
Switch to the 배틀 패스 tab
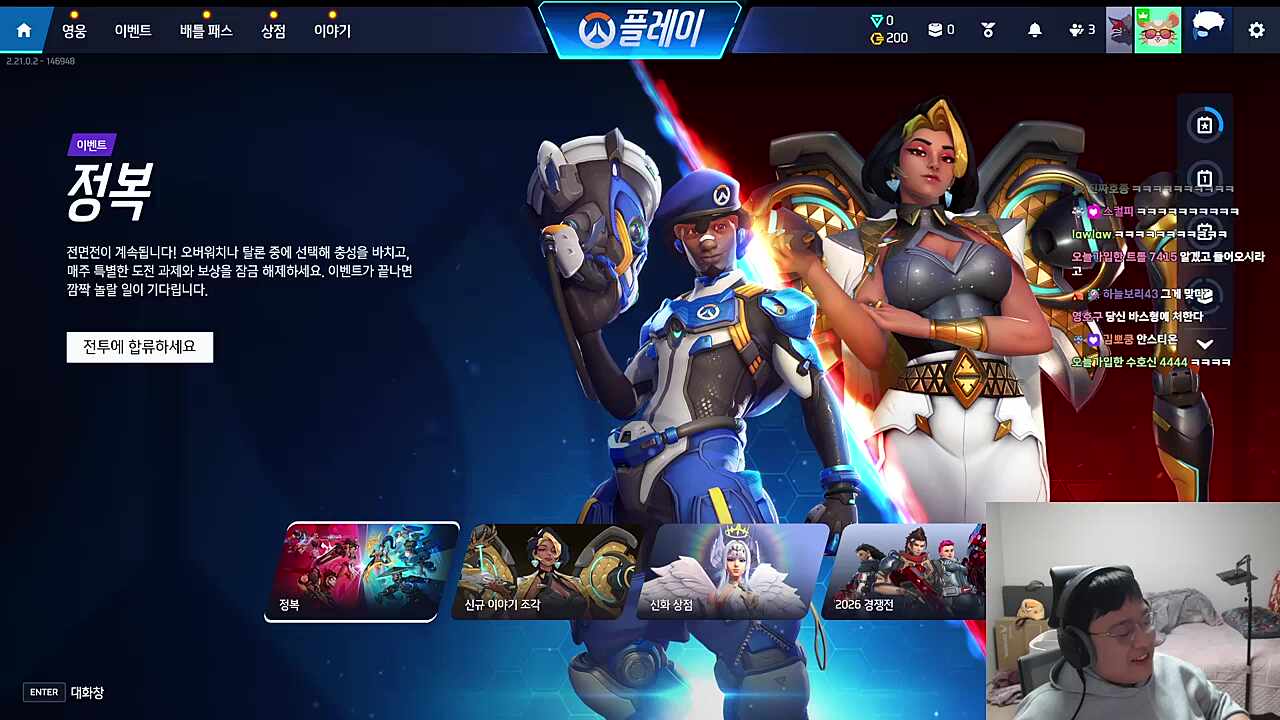pos(206,30)
